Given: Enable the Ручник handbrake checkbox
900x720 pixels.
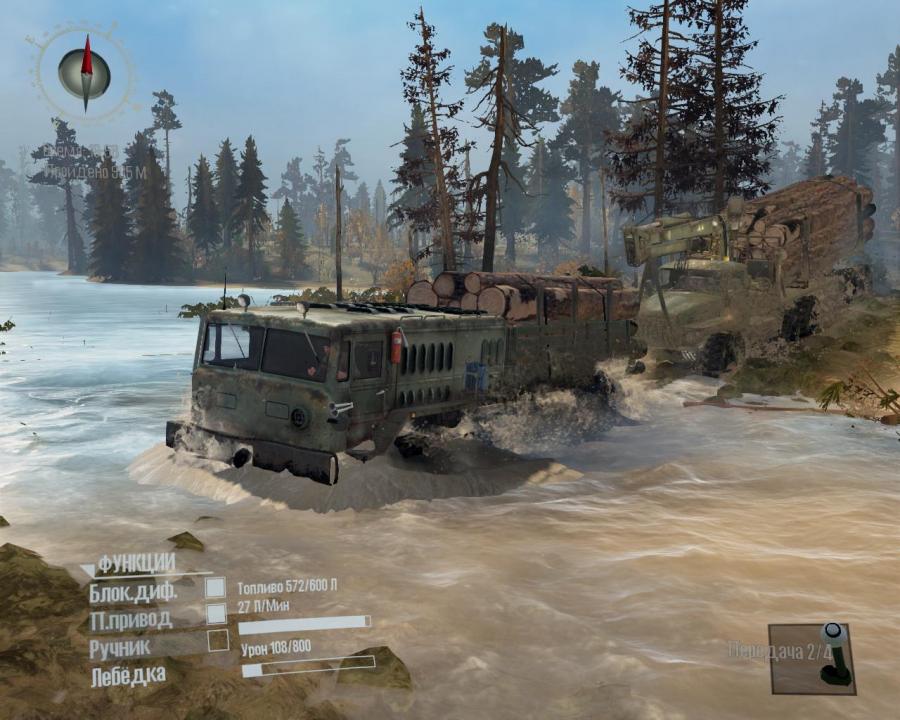Looking at the screenshot, I should point(217,641).
